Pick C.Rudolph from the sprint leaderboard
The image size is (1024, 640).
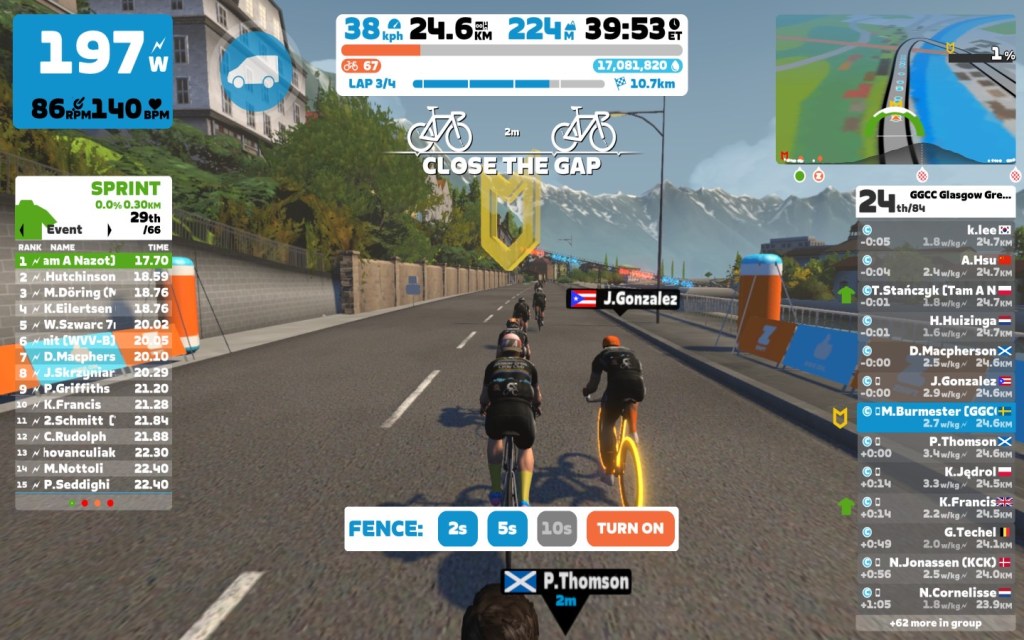pyautogui.click(x=93, y=436)
